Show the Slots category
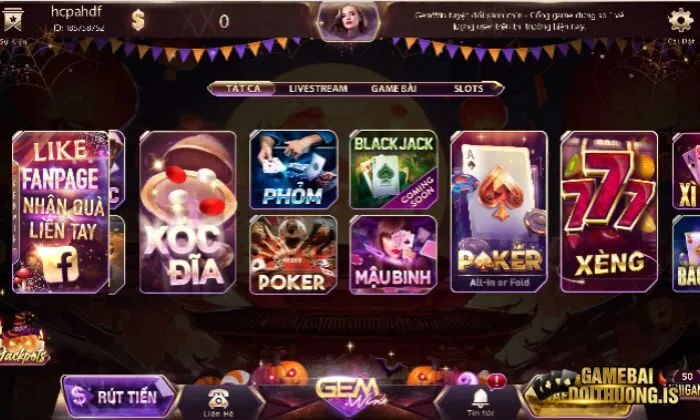This screenshot has width=700, height=420. 468,88
